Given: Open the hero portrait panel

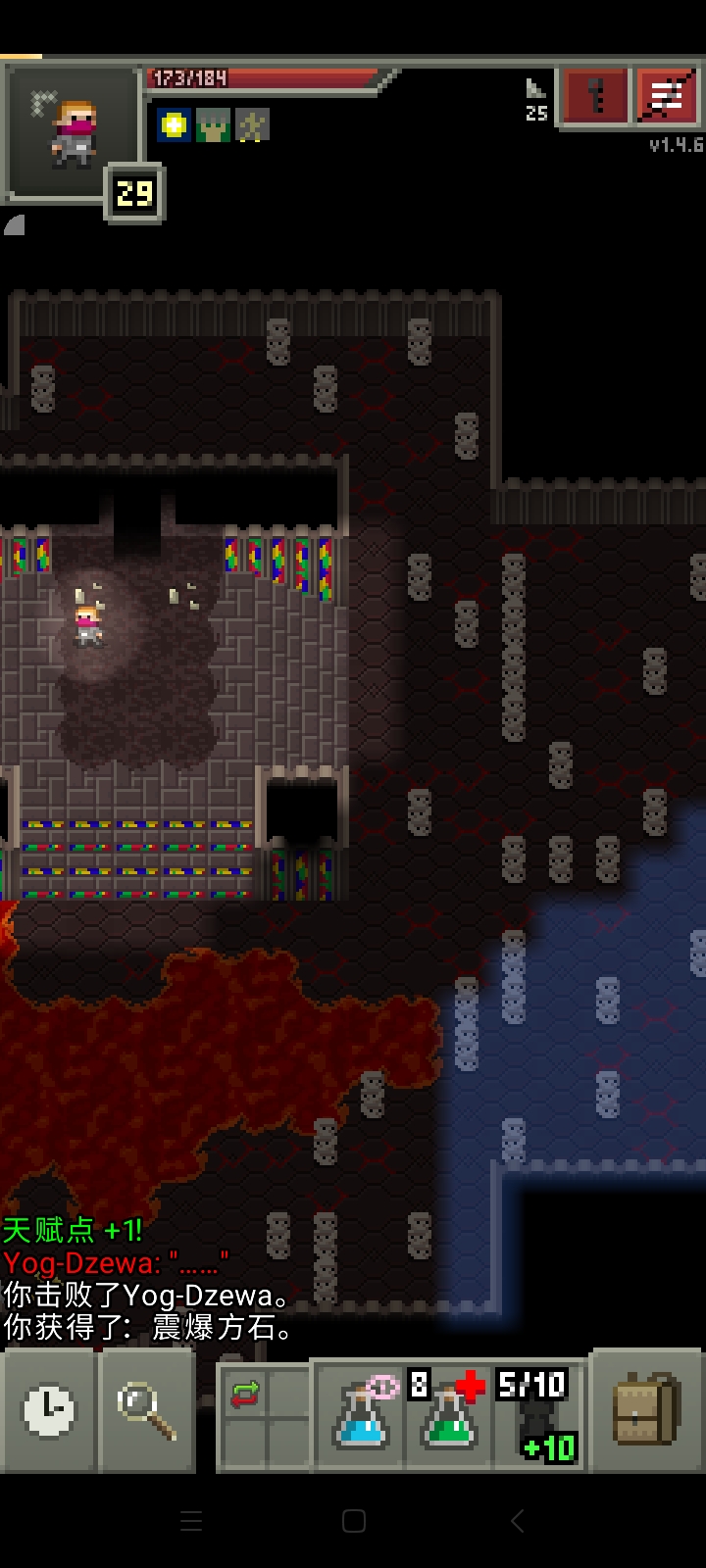Looking at the screenshot, I should click(74, 132).
